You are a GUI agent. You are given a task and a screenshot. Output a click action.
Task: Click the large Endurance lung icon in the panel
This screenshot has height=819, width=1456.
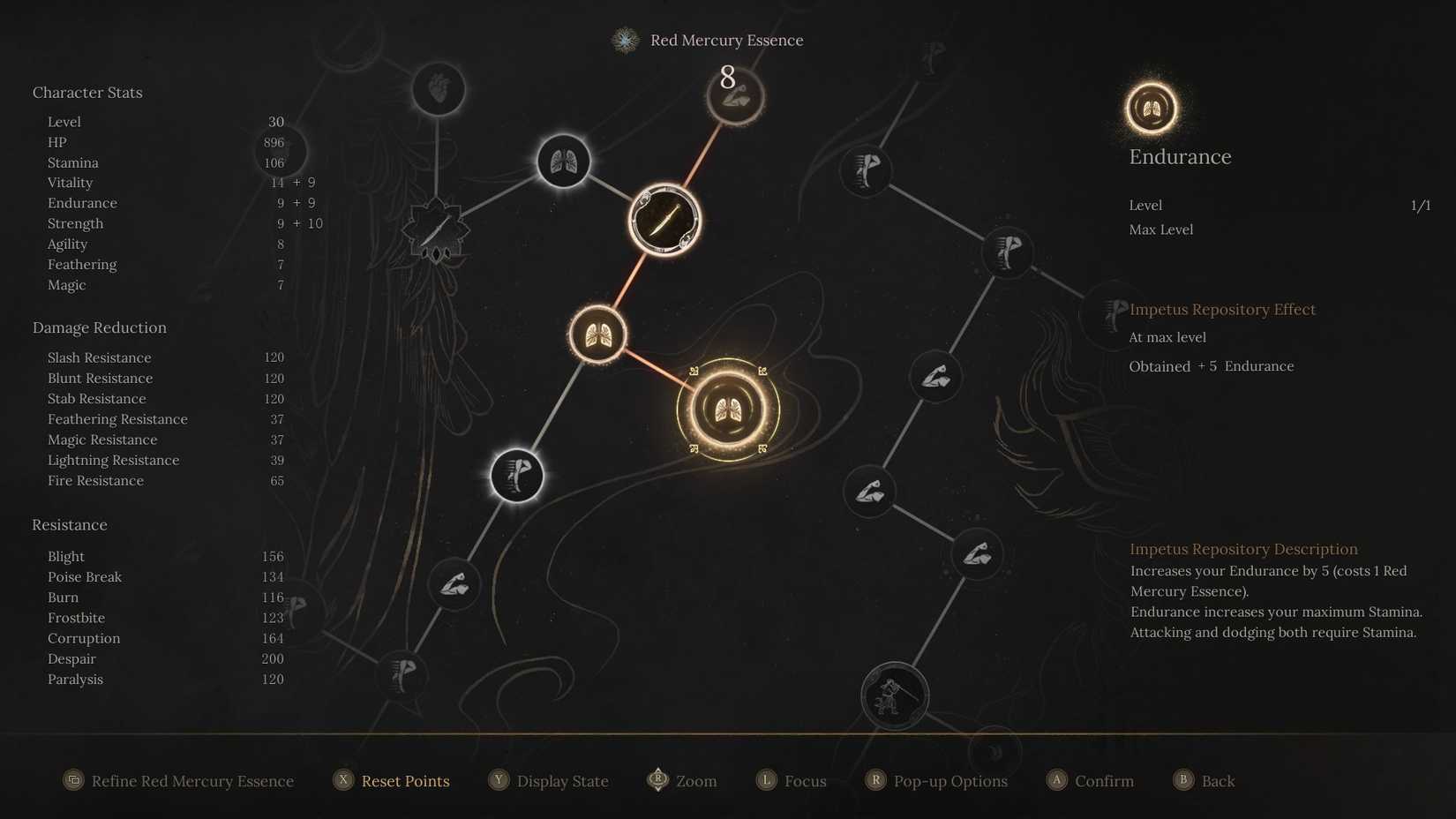click(x=1151, y=109)
